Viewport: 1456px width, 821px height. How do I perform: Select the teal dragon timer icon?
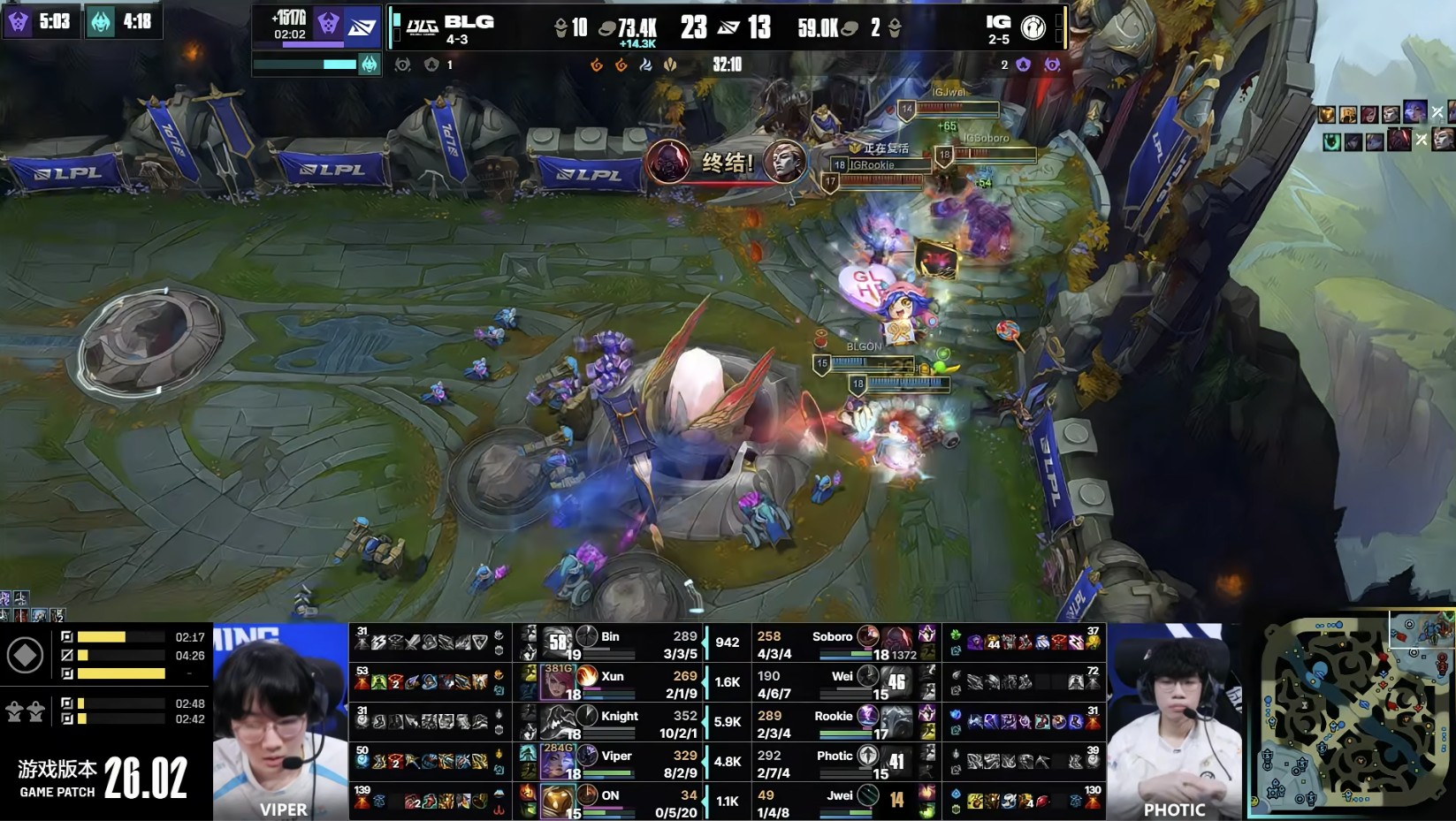coord(101,21)
